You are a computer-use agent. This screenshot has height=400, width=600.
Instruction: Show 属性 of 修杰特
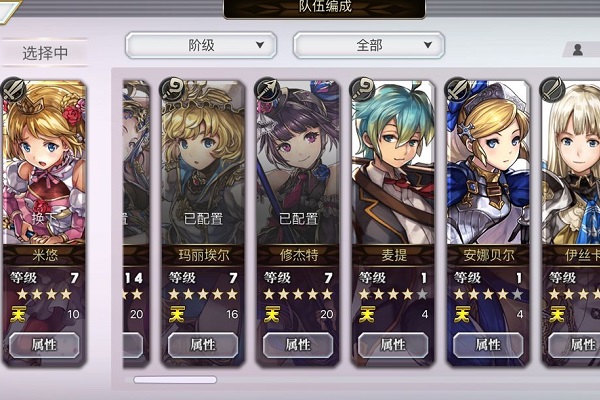(298, 345)
